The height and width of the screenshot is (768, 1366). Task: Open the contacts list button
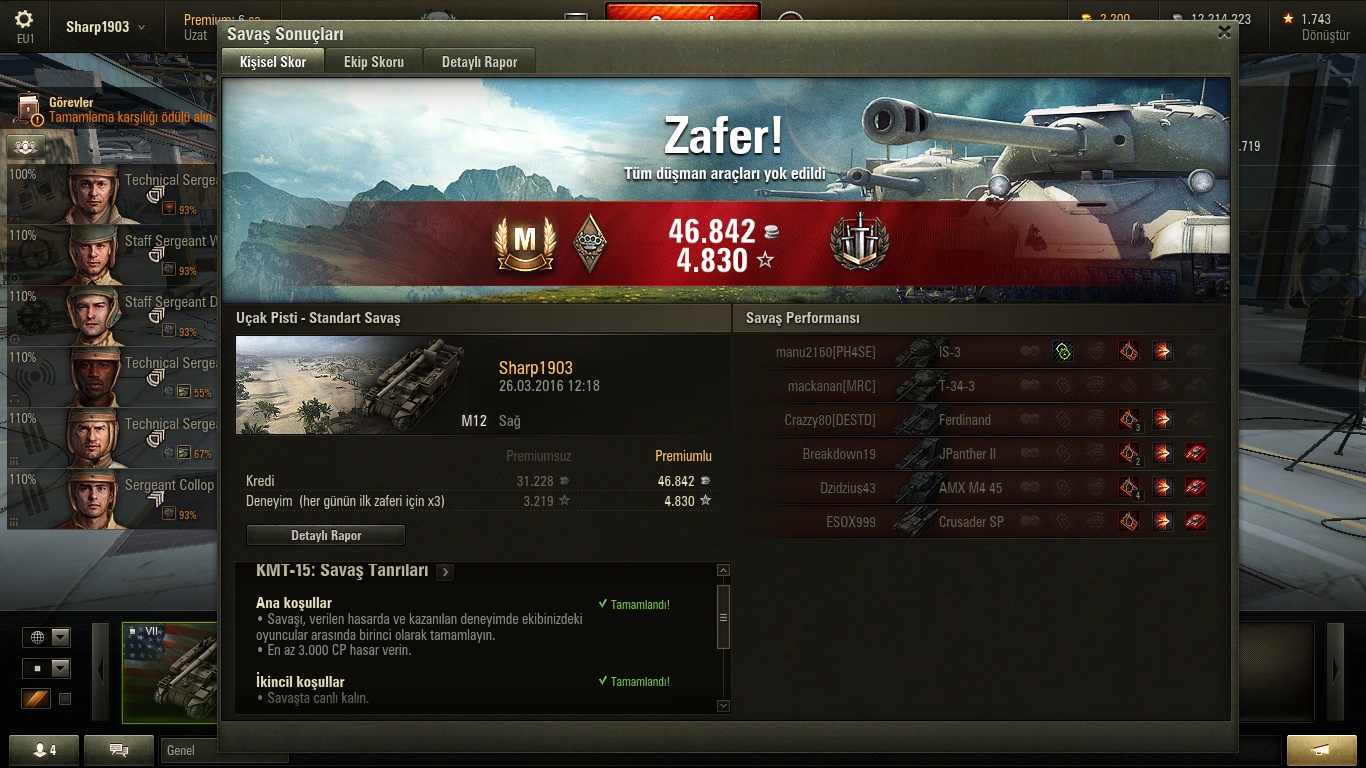[x=45, y=750]
